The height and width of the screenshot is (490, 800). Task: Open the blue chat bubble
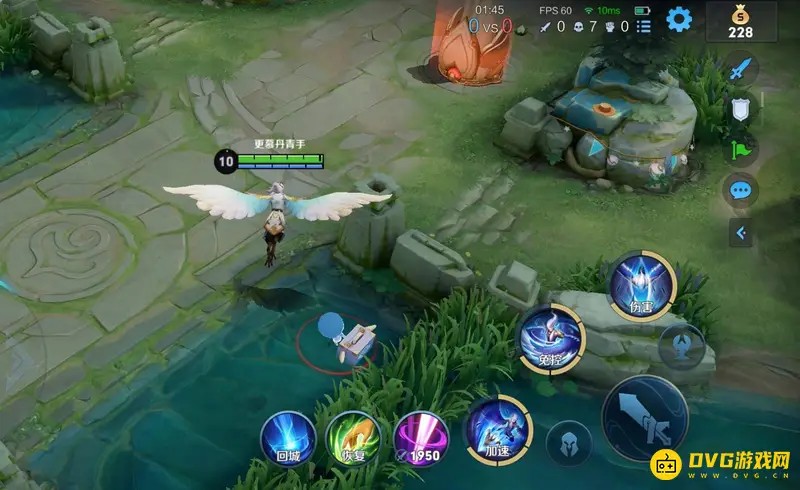coord(740,190)
